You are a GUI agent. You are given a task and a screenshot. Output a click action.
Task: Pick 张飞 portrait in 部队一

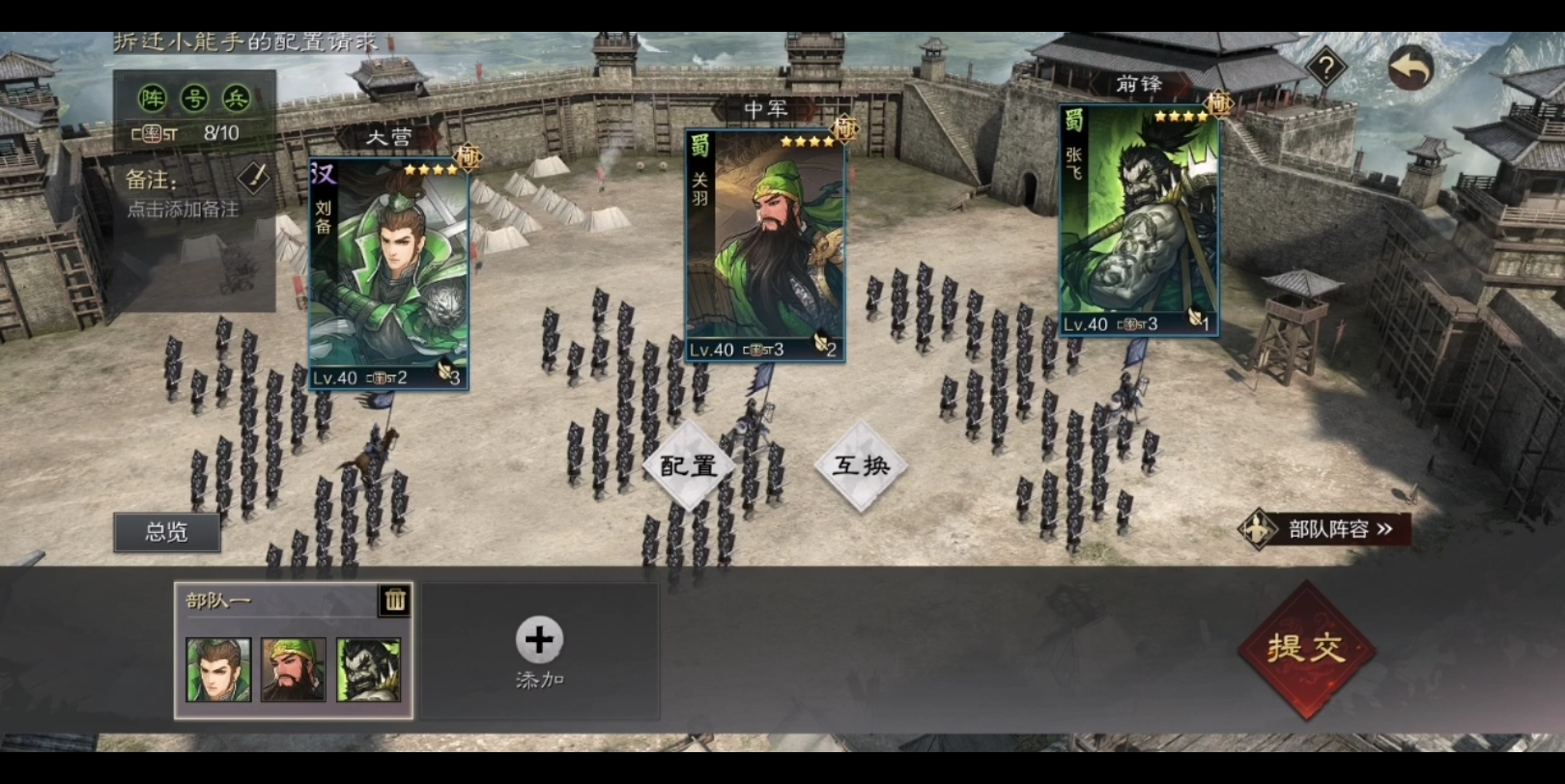pyautogui.click(x=368, y=669)
